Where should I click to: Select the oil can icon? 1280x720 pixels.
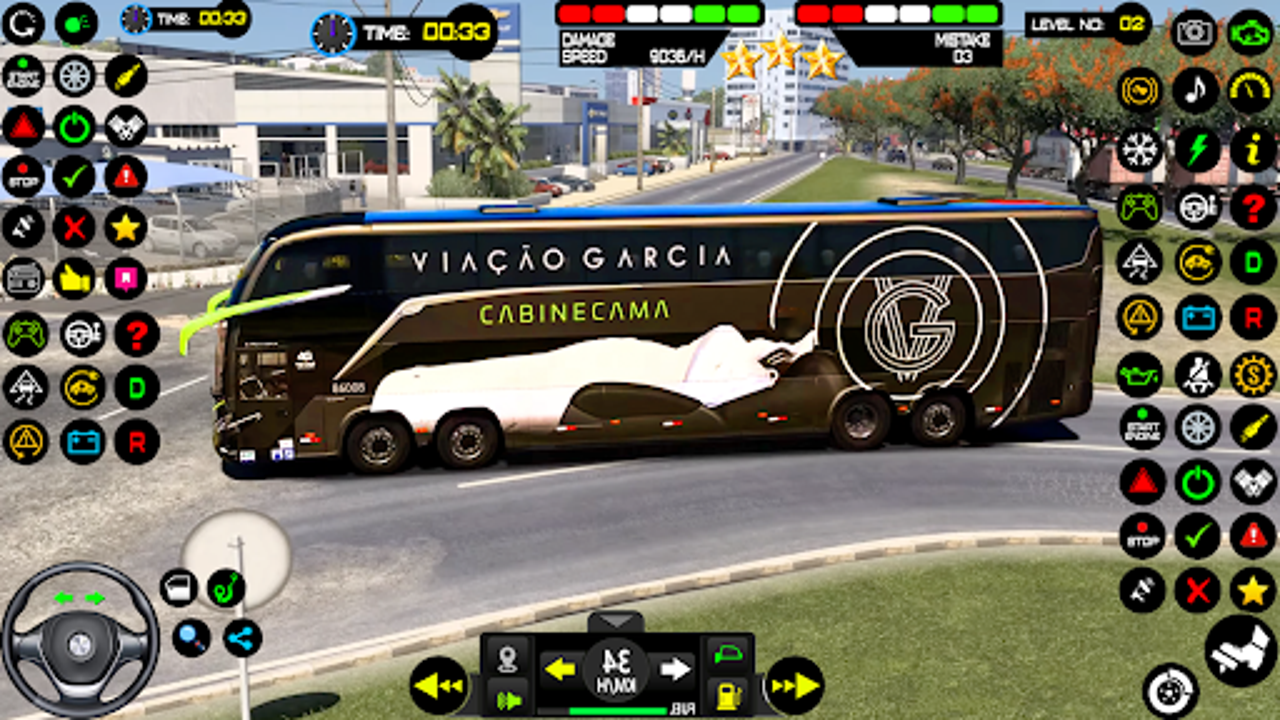1139,372
